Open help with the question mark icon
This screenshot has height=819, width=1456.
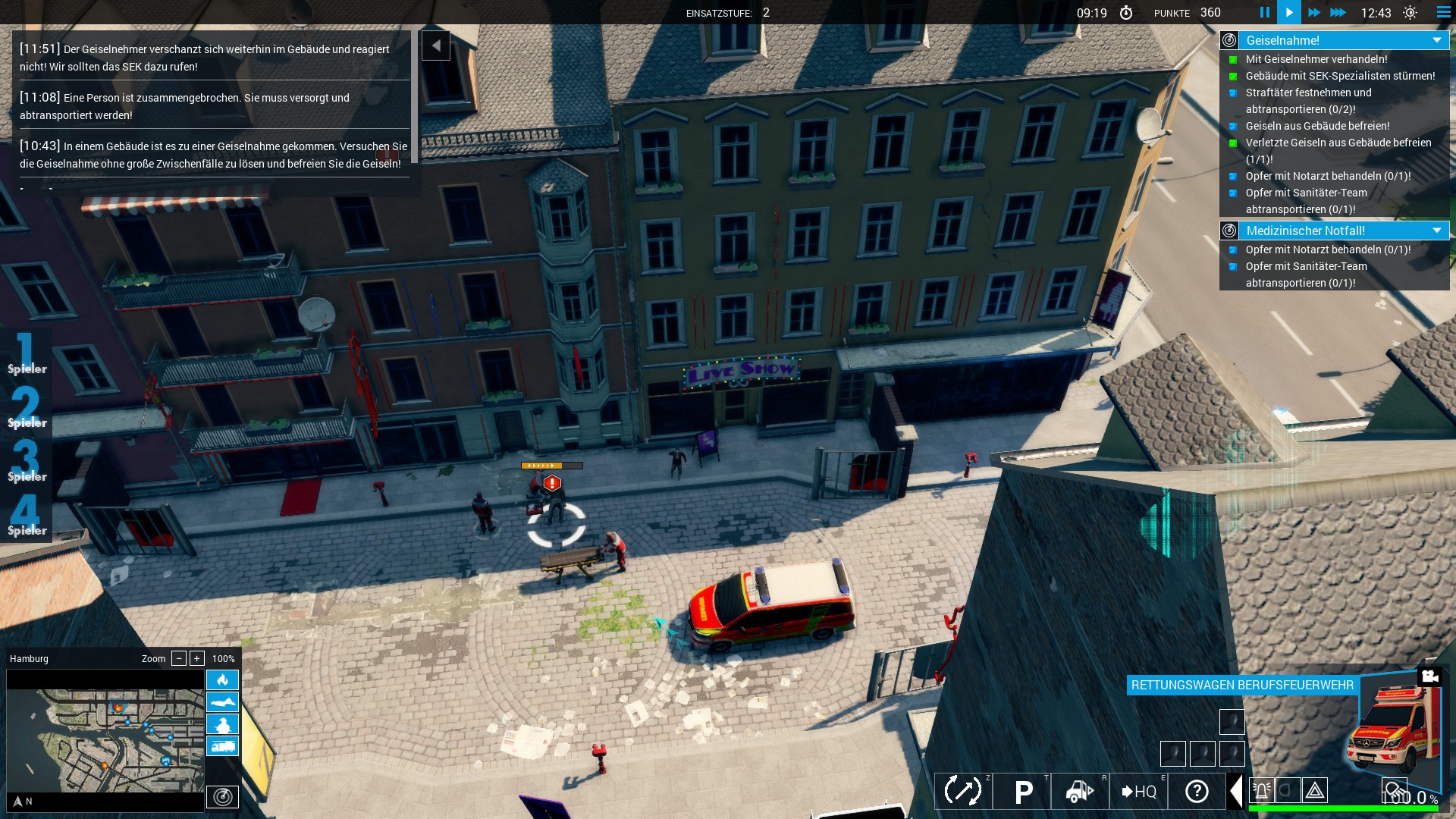coord(1197,791)
